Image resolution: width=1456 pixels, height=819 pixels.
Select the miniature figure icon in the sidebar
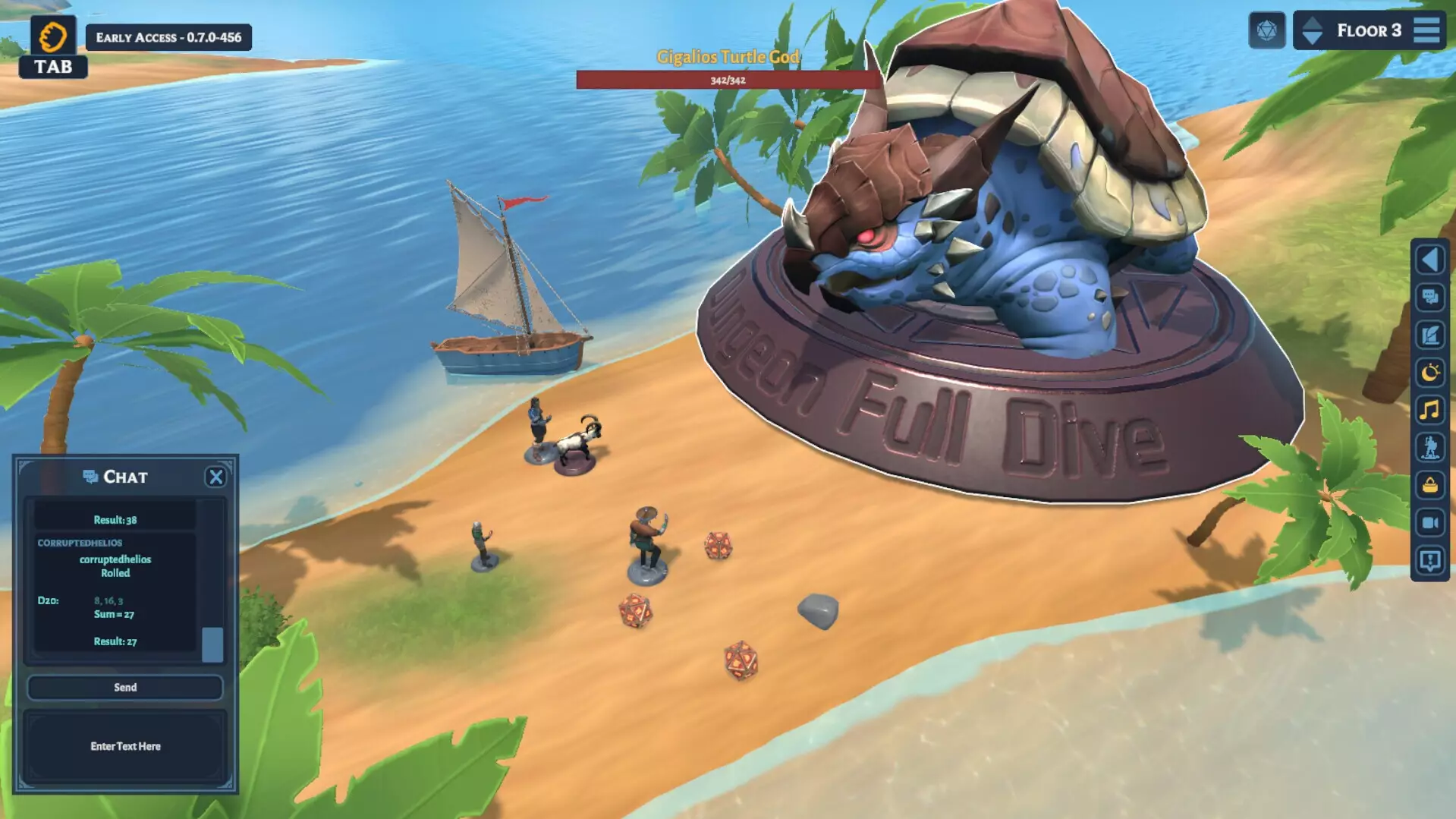tap(1429, 449)
